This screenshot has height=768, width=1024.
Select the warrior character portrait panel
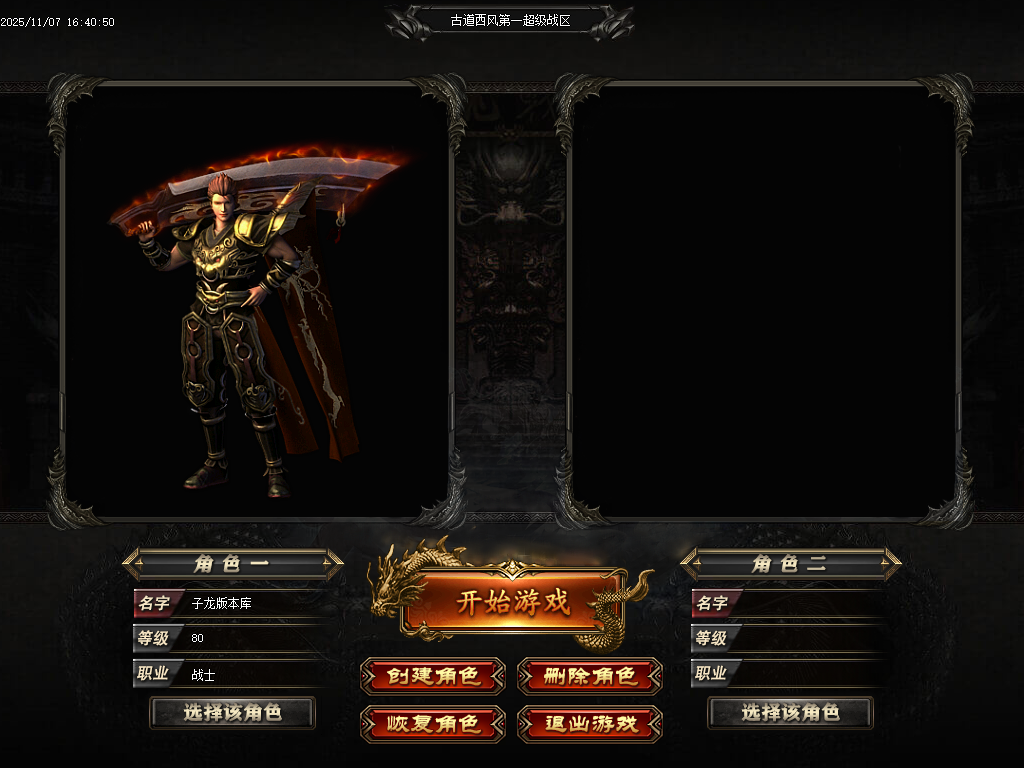point(256,300)
